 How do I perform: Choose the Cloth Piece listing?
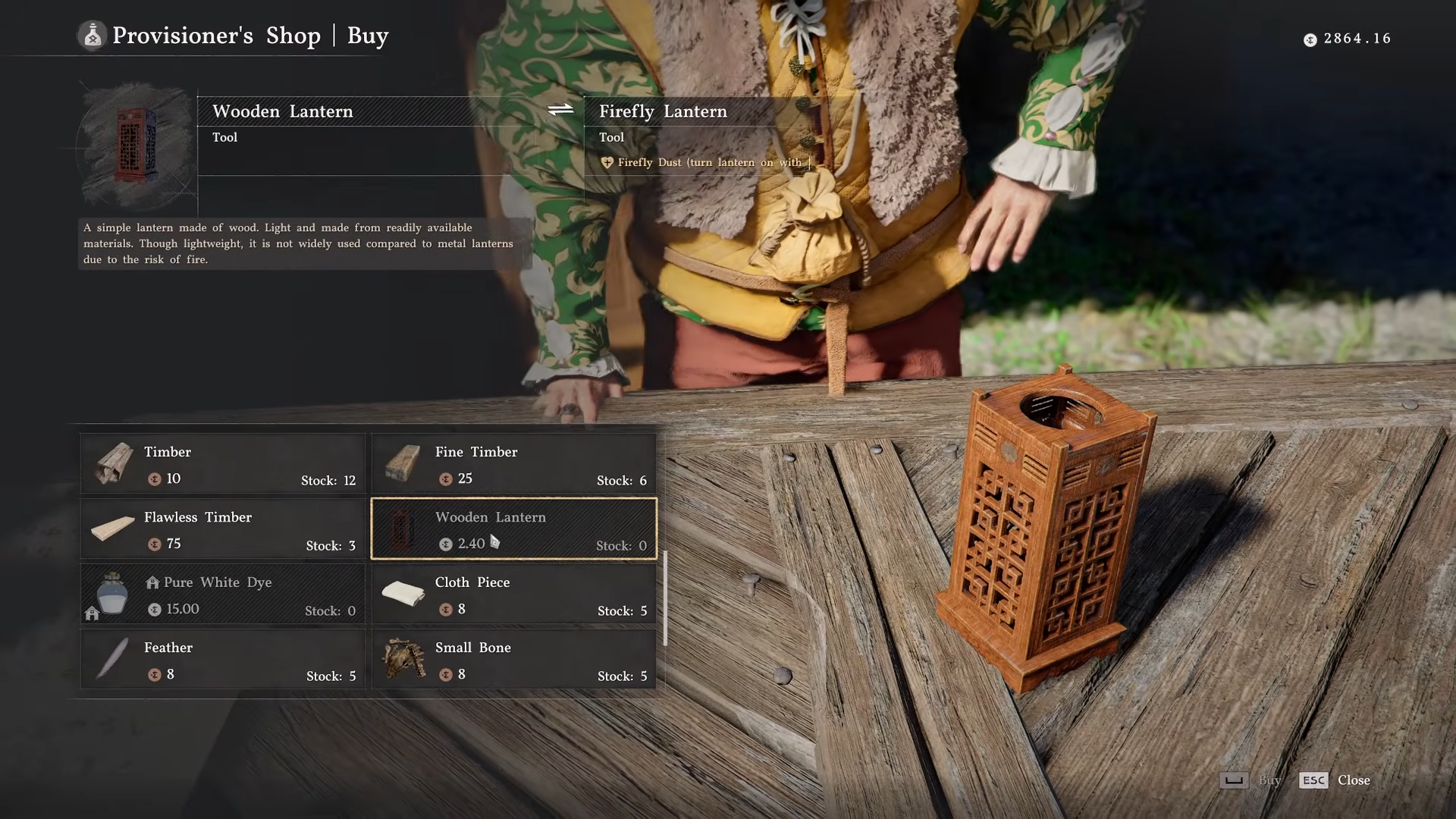point(513,595)
